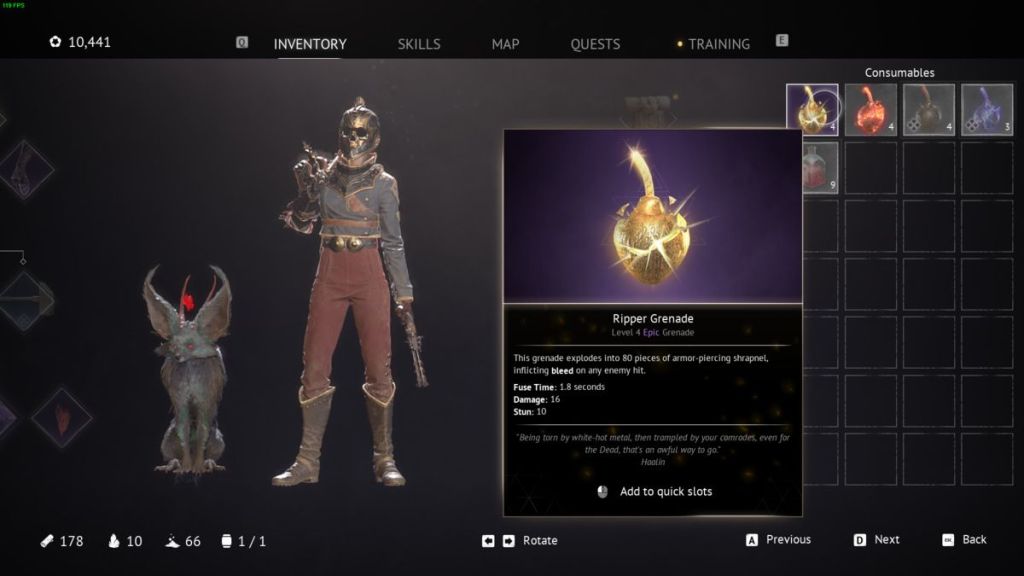Select the red potion flask slot
The image size is (1024, 576).
818,167
